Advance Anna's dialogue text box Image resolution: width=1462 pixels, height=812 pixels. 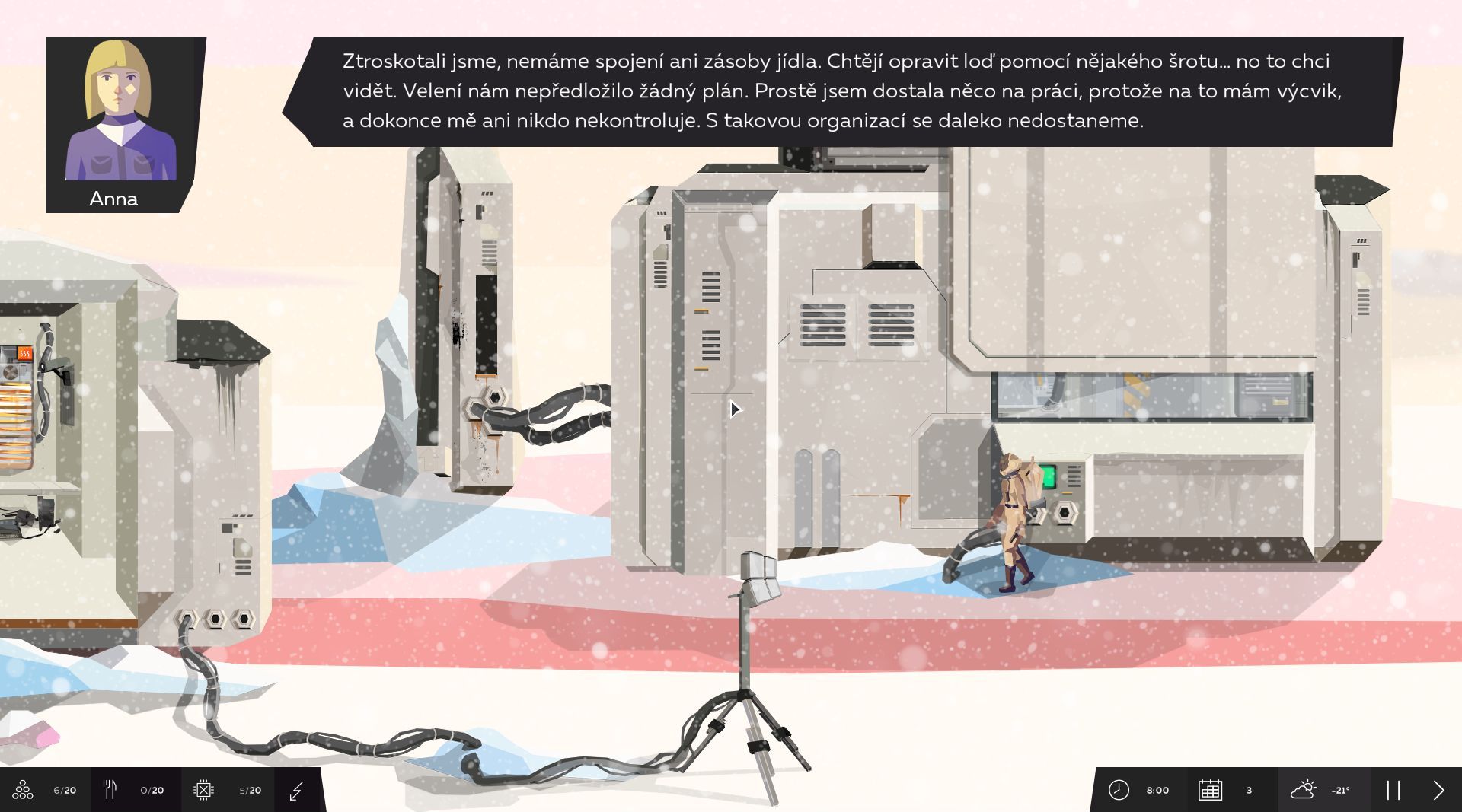point(841,91)
